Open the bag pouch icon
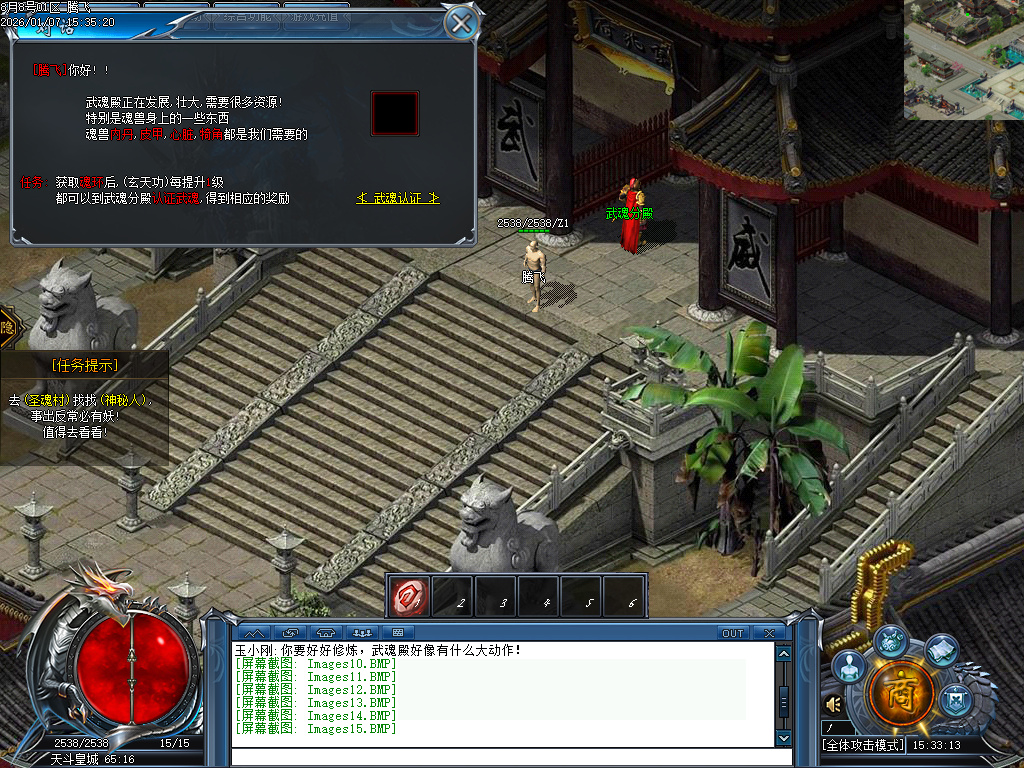1024x768 pixels. pos(889,642)
